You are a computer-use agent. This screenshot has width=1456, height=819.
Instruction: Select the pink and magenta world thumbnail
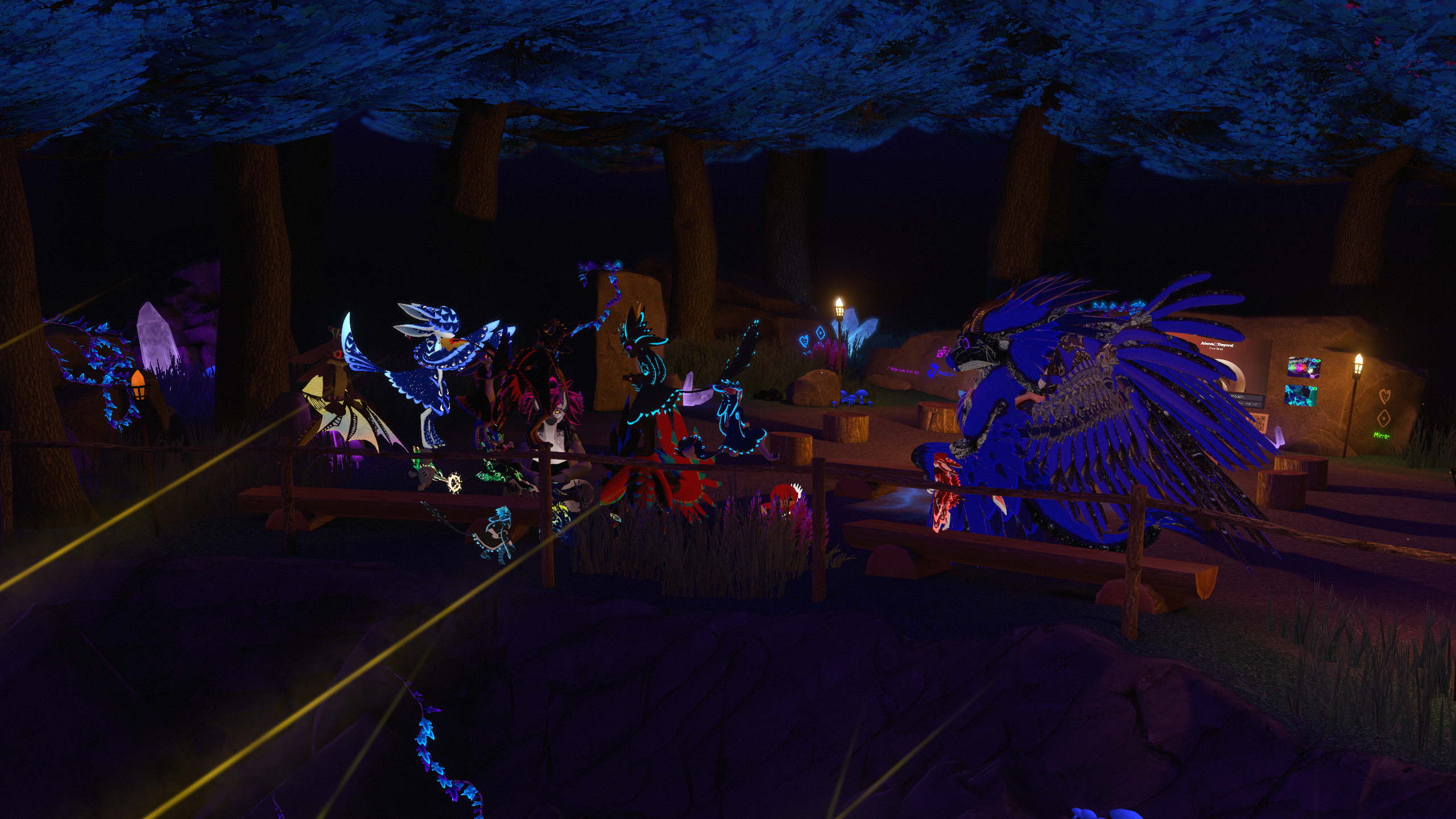pyautogui.click(x=1304, y=368)
